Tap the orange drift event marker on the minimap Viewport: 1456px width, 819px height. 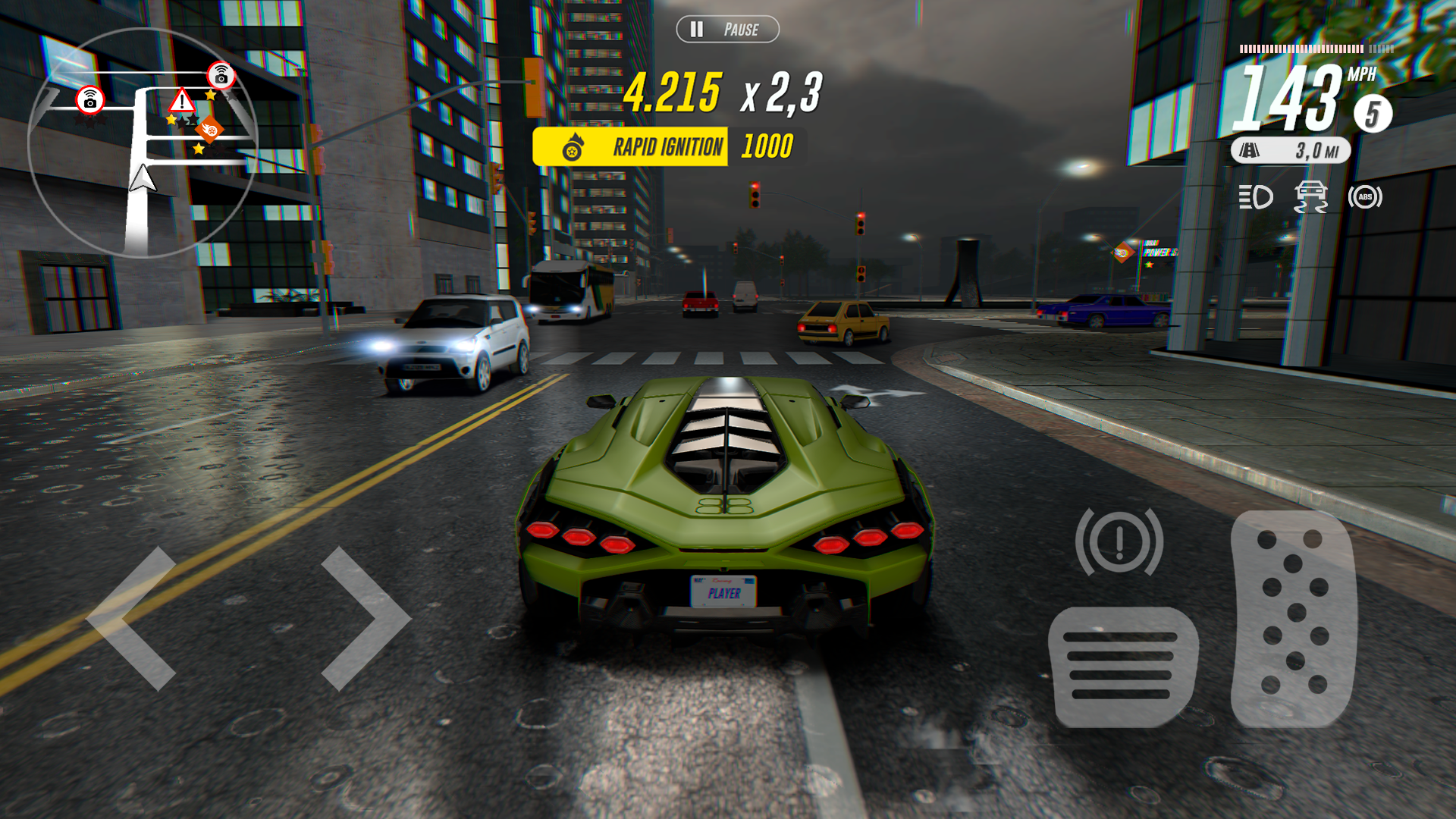[x=212, y=129]
